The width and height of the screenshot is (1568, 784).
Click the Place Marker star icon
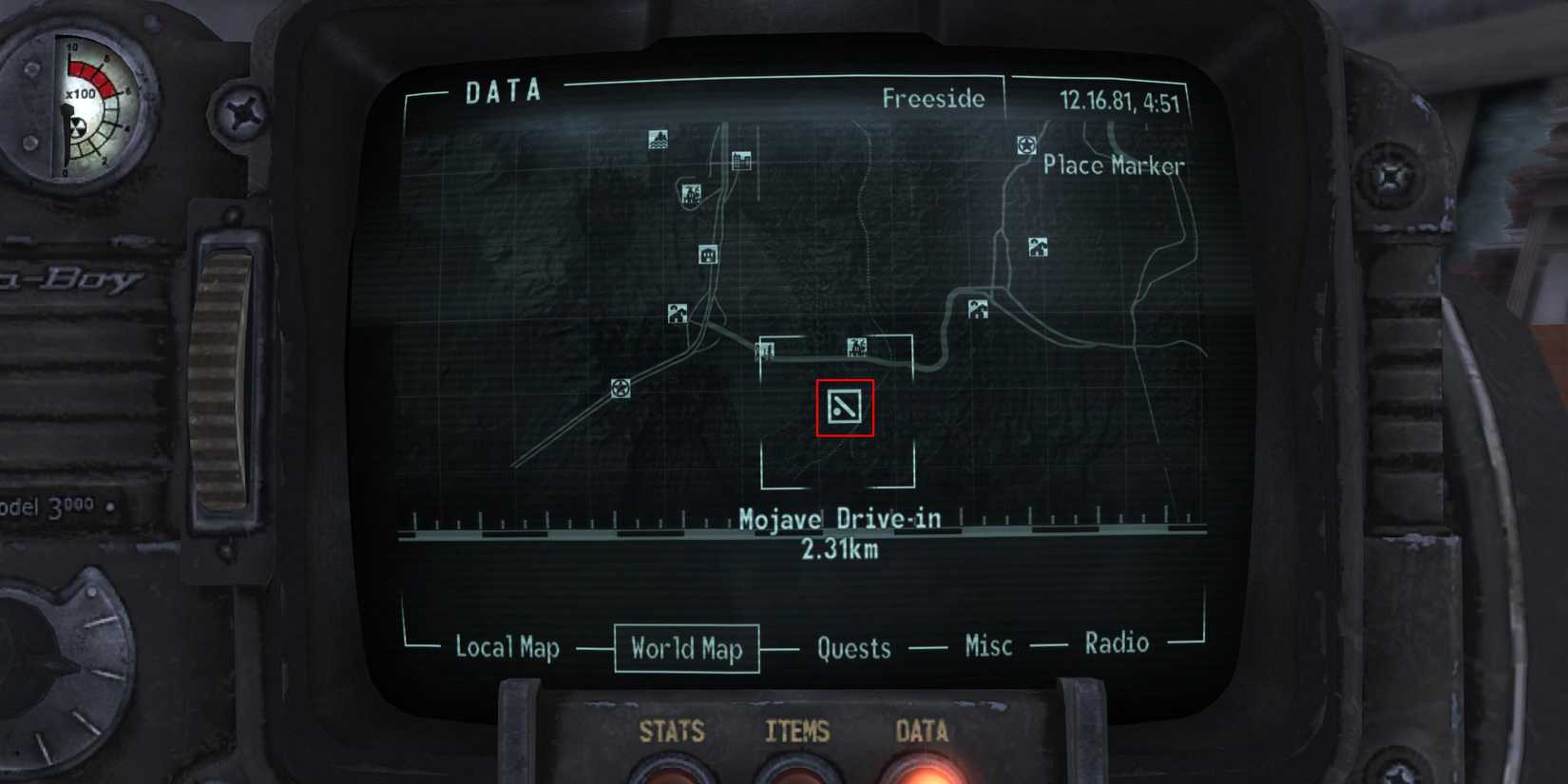pyautogui.click(x=1025, y=144)
